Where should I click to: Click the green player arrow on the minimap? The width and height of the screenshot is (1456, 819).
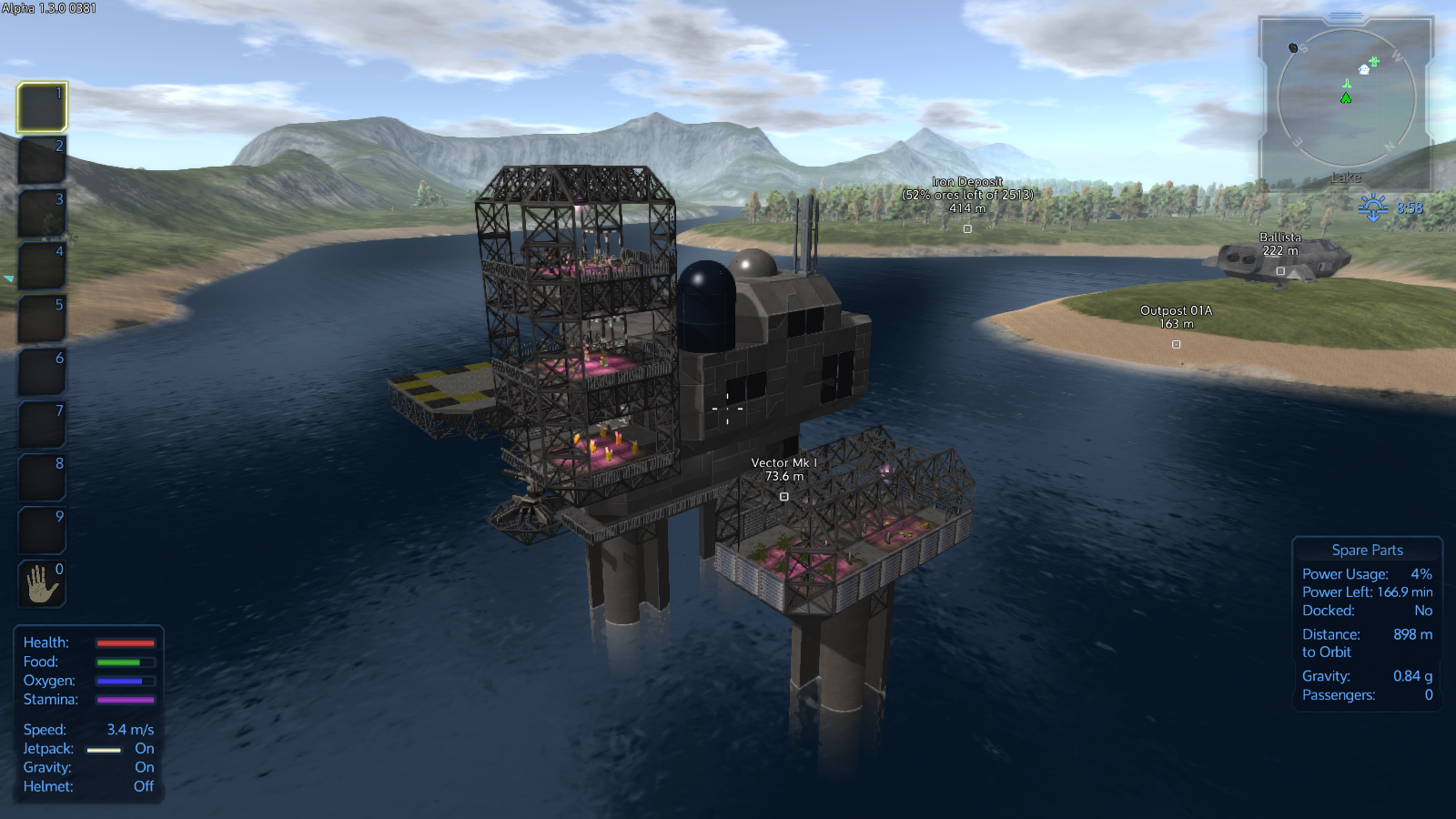[1346, 98]
